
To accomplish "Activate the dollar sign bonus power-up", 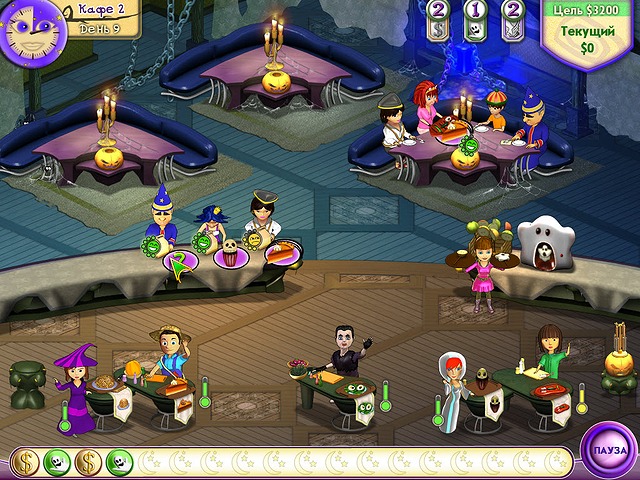I will [x=437, y=26].
